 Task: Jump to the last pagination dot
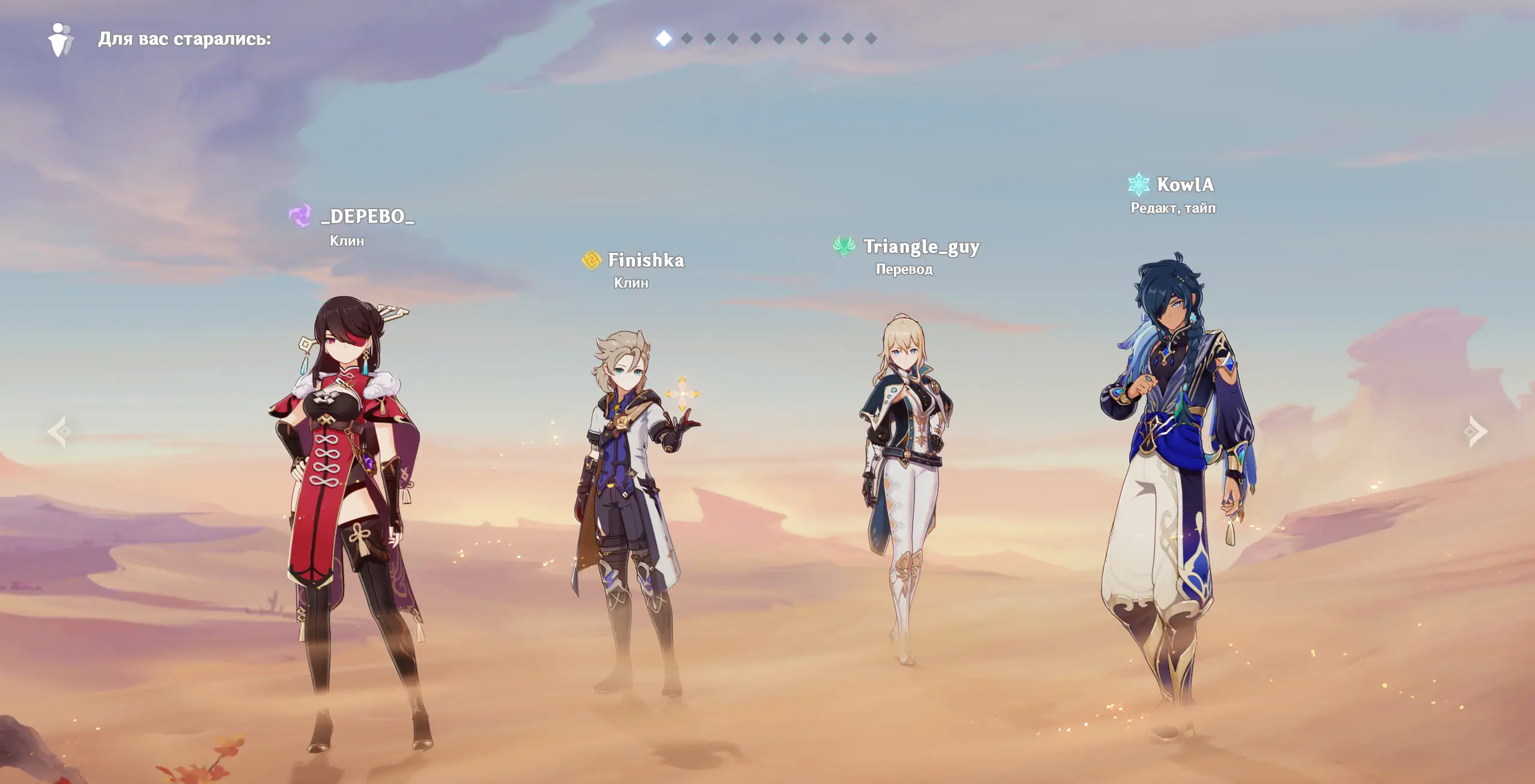pyautogui.click(x=871, y=38)
